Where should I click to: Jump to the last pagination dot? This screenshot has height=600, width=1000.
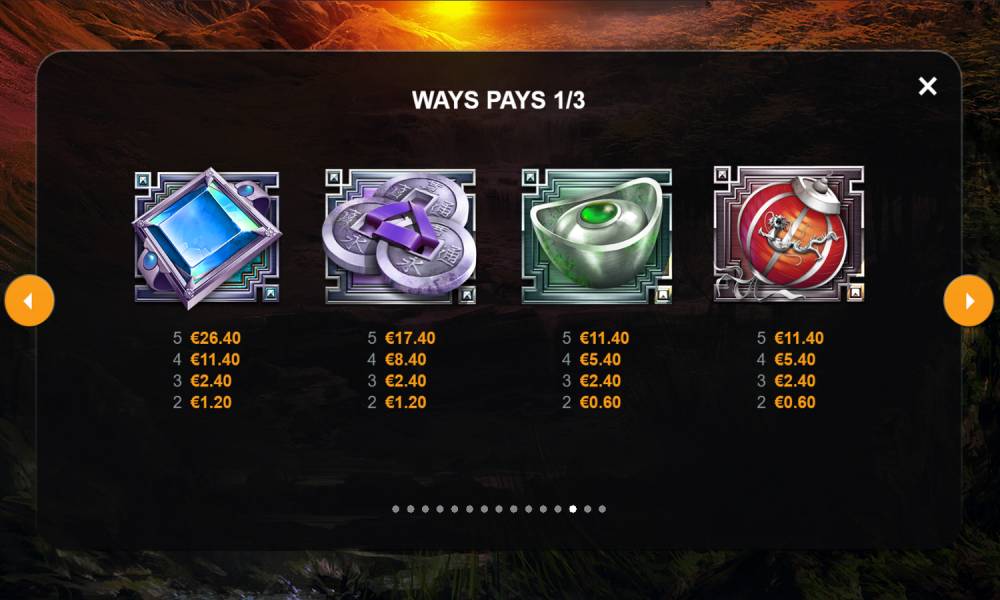tap(602, 509)
